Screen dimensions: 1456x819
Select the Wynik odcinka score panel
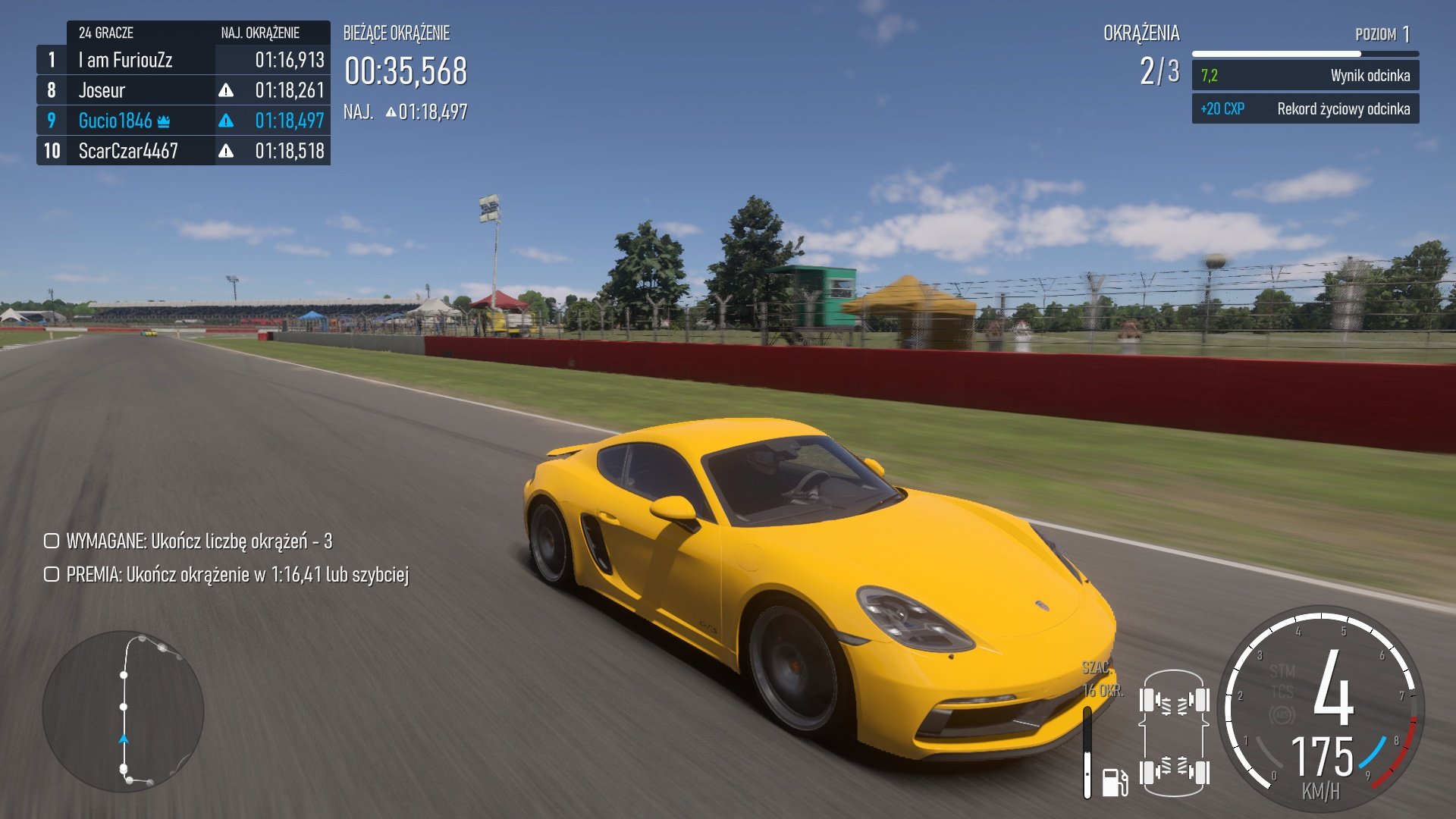pyautogui.click(x=1304, y=76)
